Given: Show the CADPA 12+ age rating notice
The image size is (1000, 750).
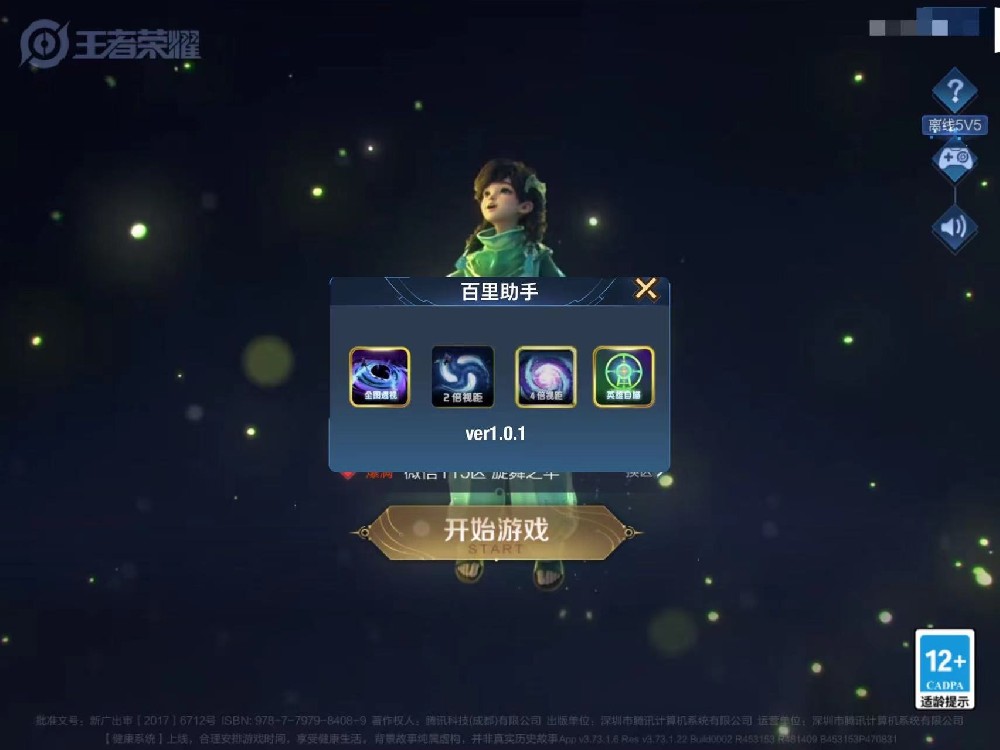Looking at the screenshot, I should click(x=944, y=669).
